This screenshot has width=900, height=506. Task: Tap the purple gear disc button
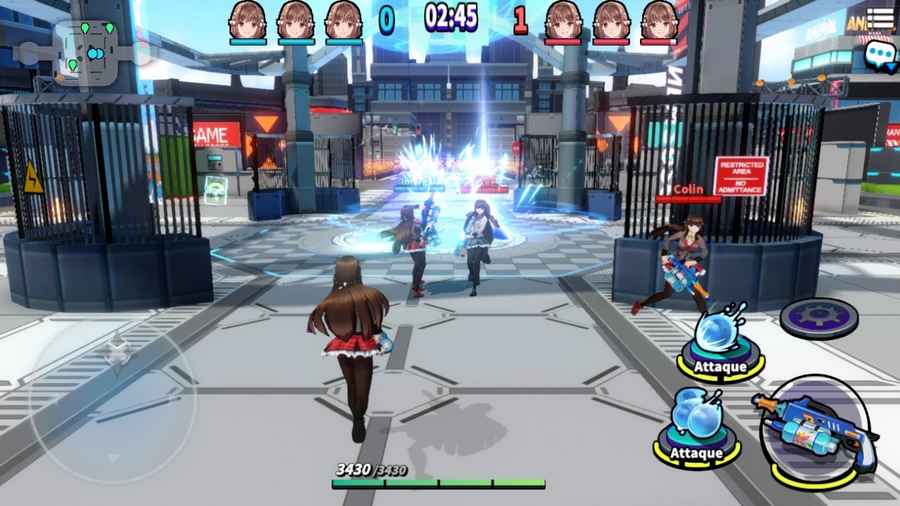819,317
